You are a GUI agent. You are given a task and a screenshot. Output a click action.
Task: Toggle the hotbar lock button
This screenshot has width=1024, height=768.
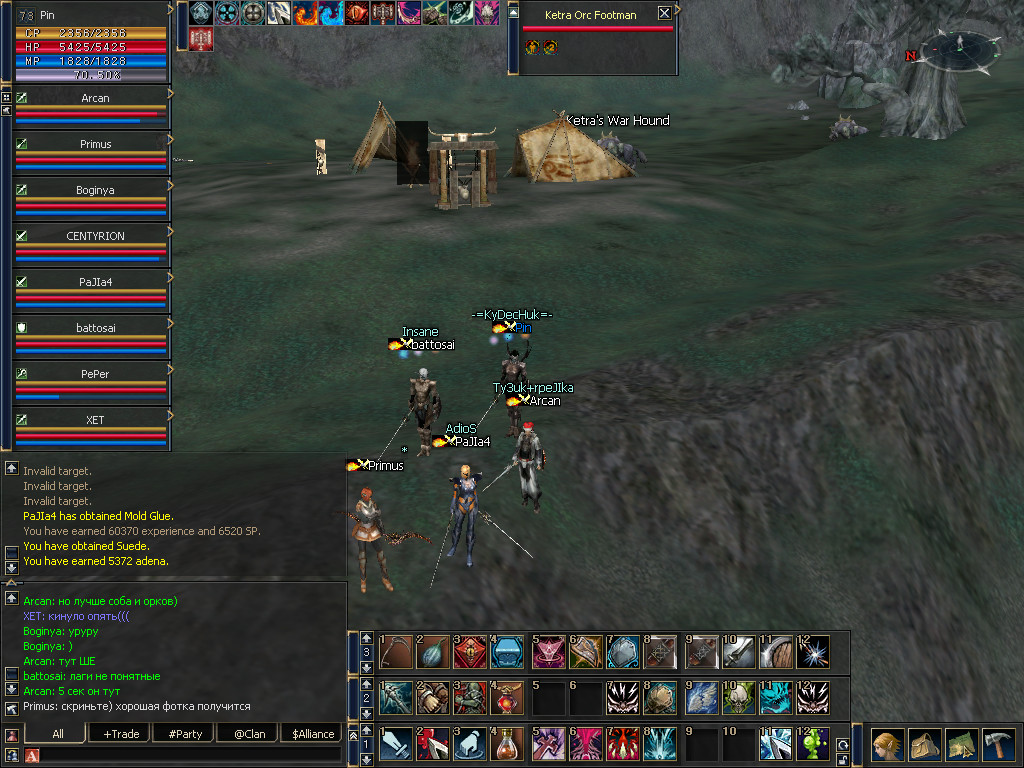pos(842,759)
